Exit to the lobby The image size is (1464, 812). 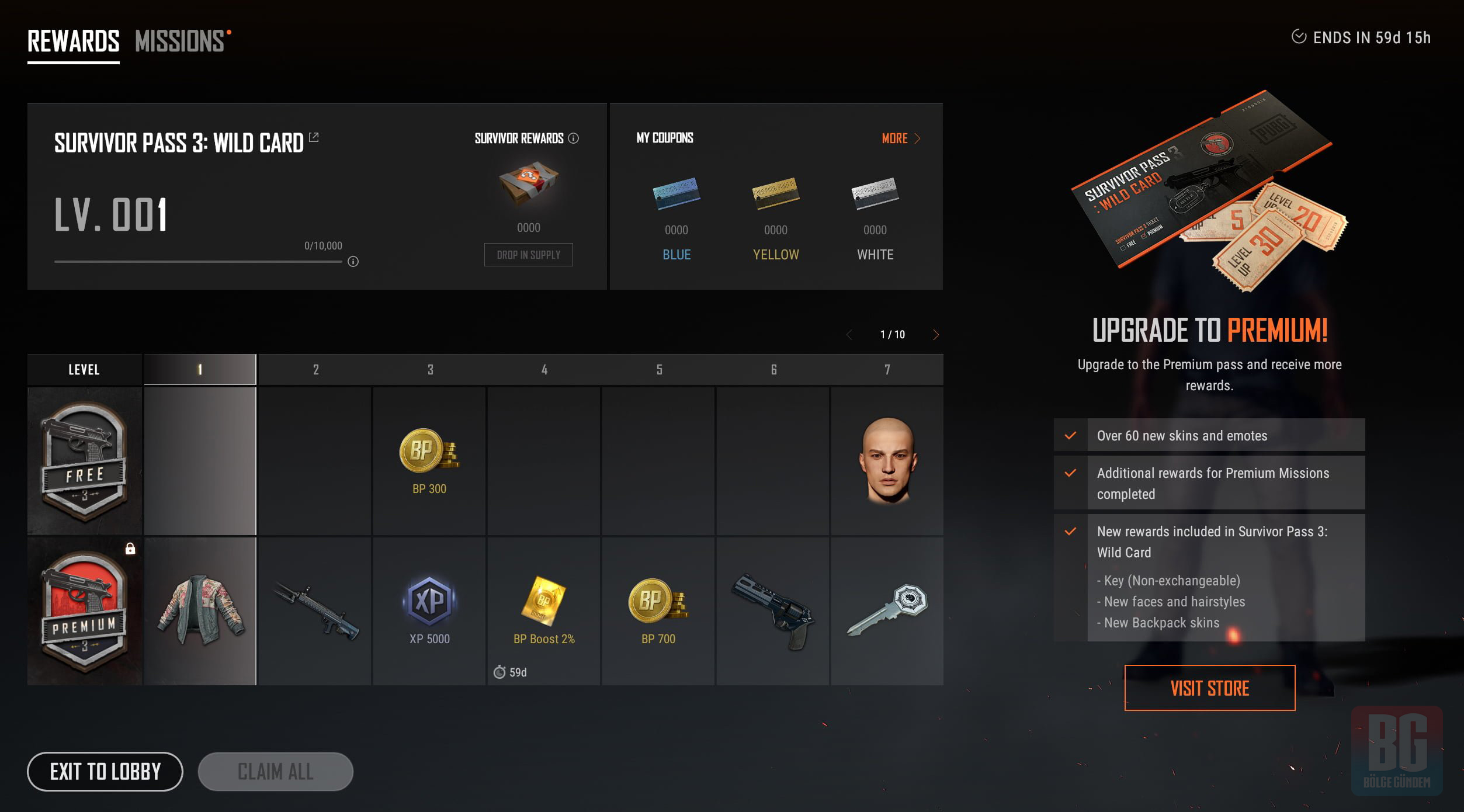click(x=105, y=772)
